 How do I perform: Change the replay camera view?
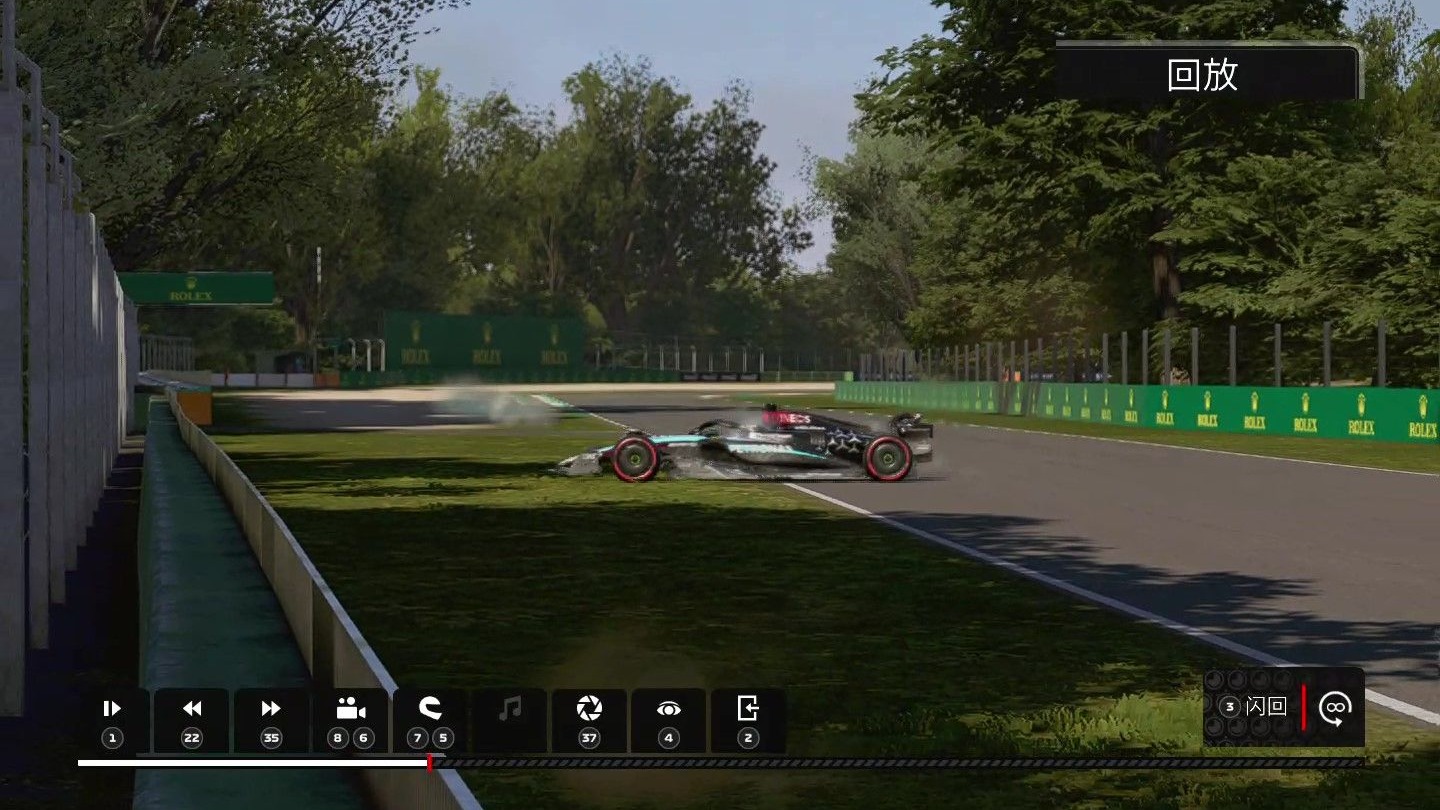point(350,720)
